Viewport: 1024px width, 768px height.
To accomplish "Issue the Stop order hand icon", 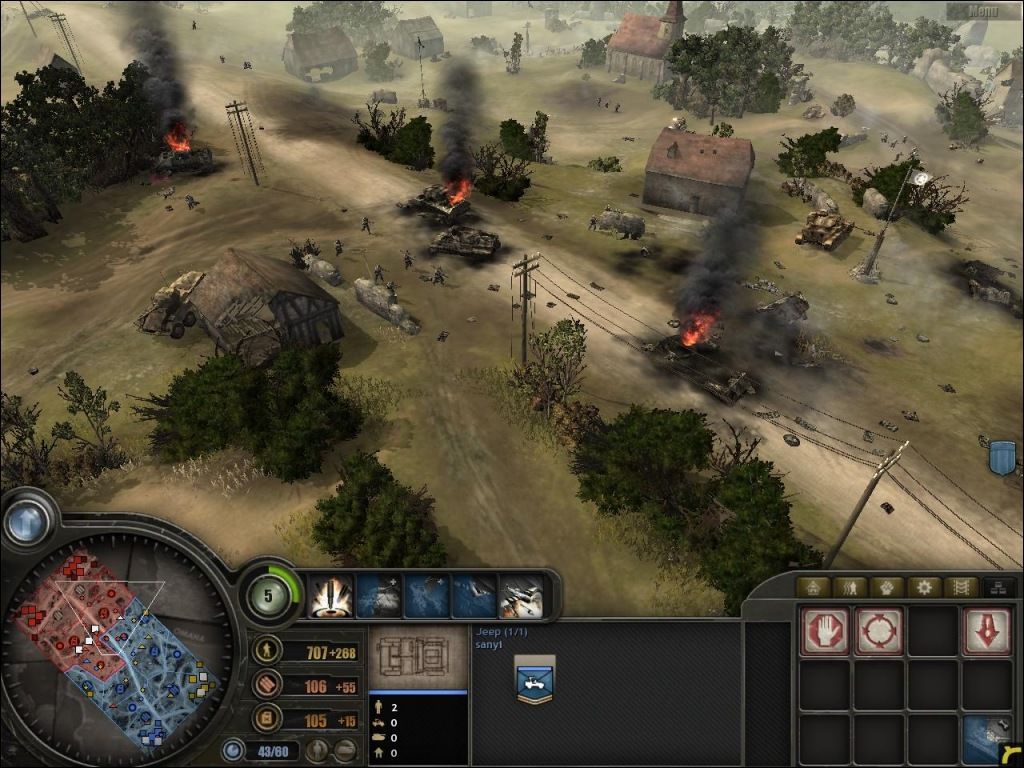I will [825, 632].
